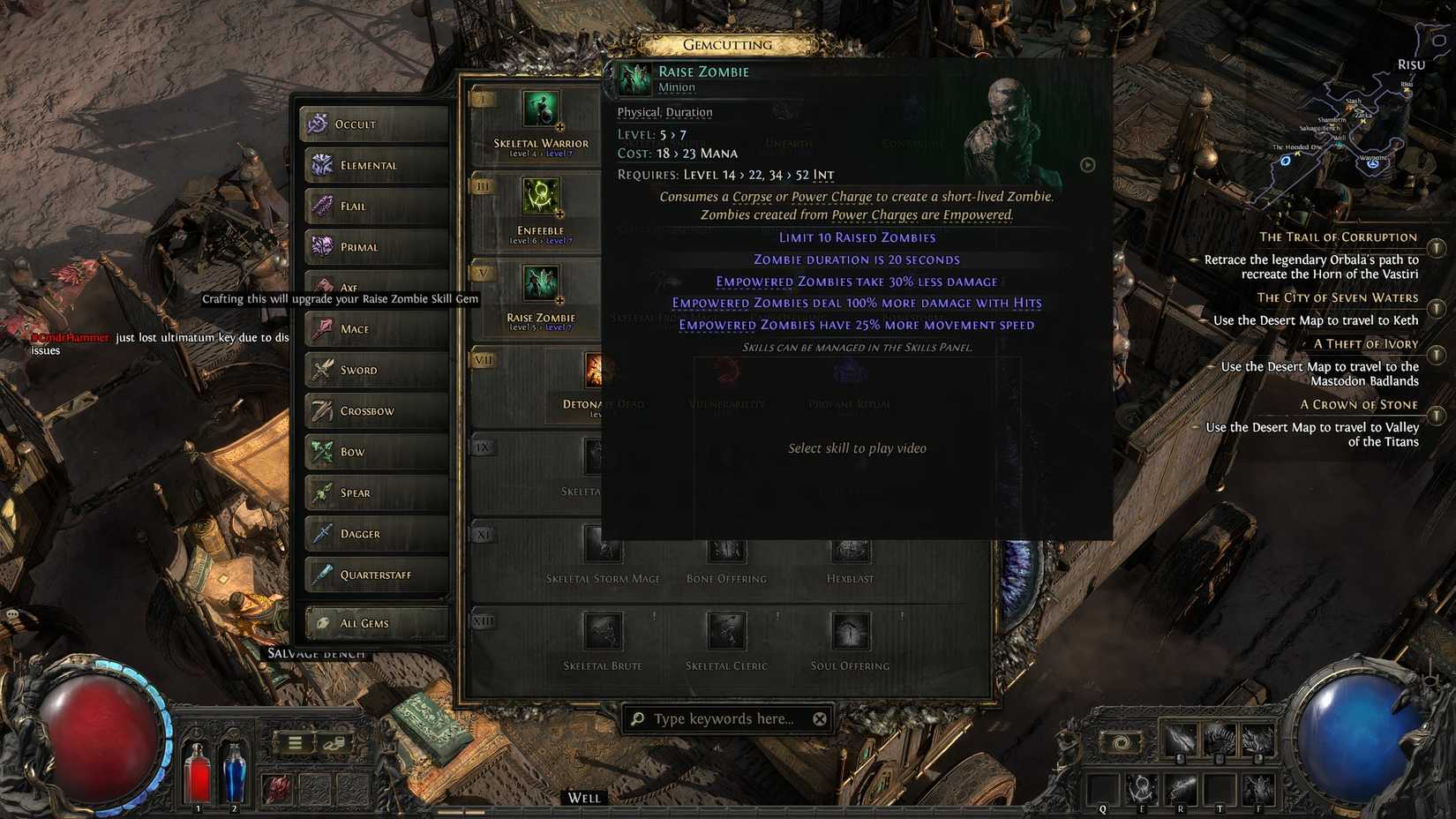This screenshot has height=819, width=1456.
Task: Play the Raise Zombie skill video
Action: click(1087, 165)
